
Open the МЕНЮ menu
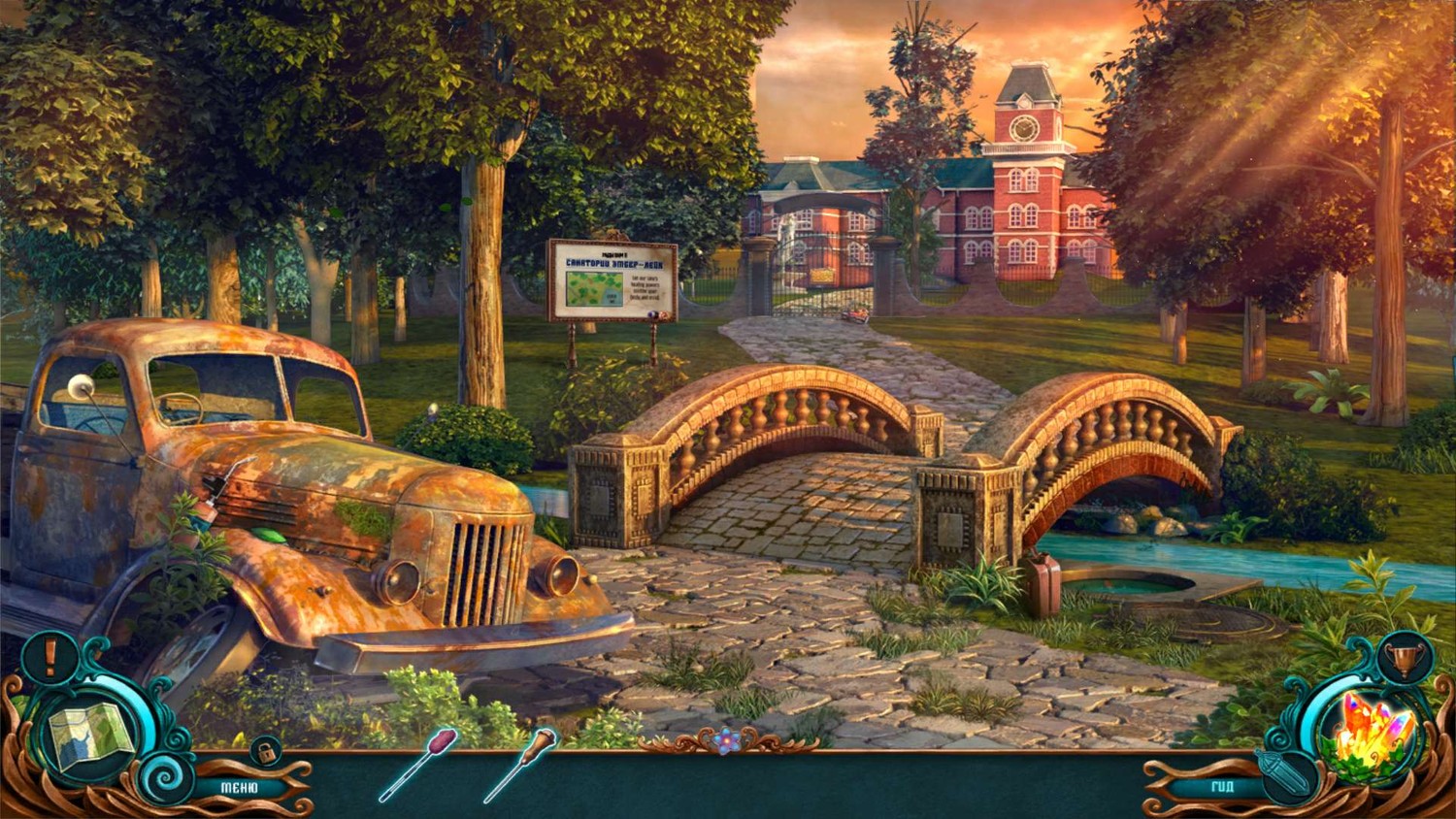239,788
